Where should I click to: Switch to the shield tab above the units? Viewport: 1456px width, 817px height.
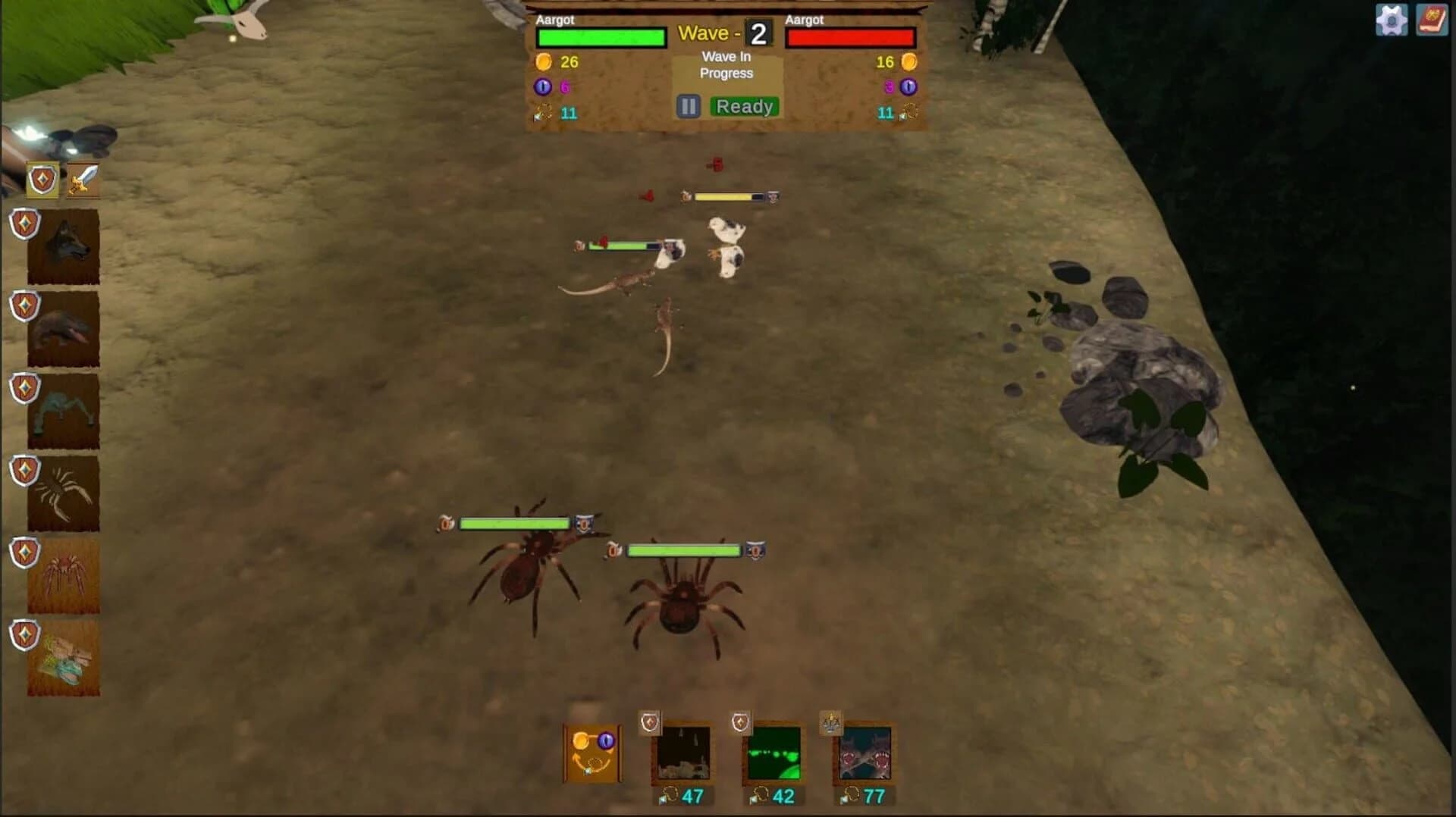[42, 180]
